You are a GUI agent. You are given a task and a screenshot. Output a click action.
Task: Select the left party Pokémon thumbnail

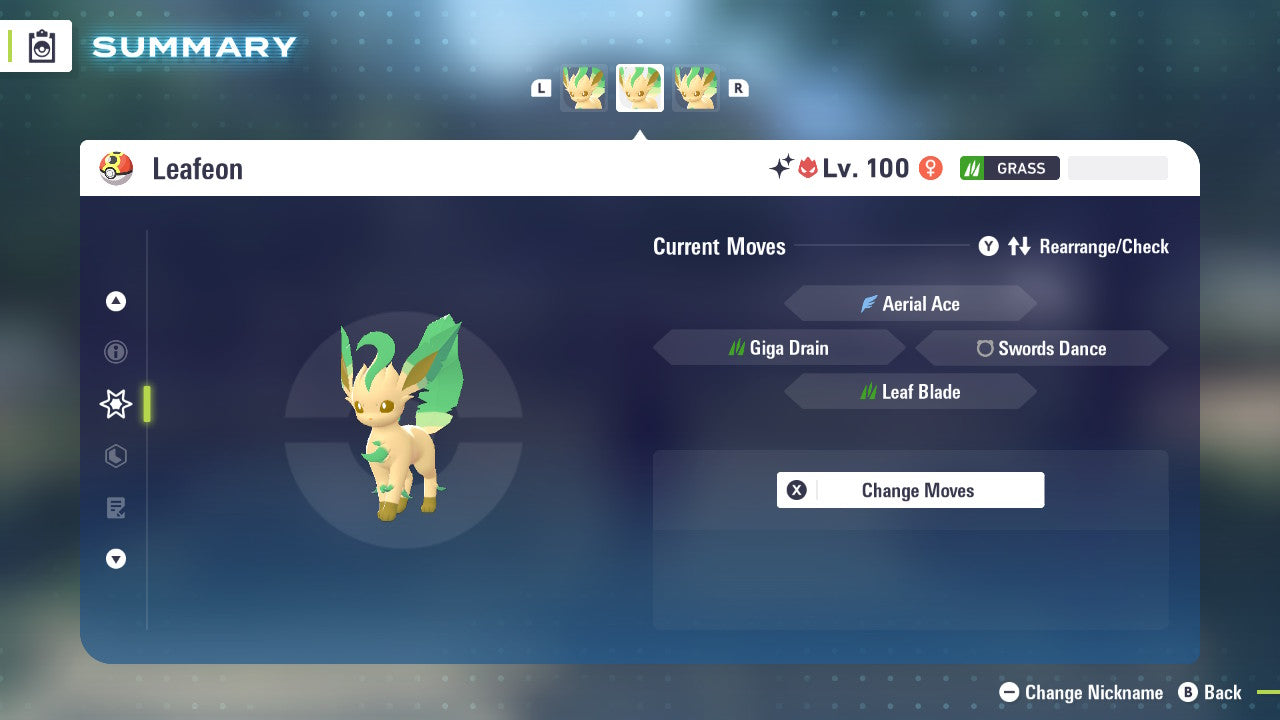[583, 87]
